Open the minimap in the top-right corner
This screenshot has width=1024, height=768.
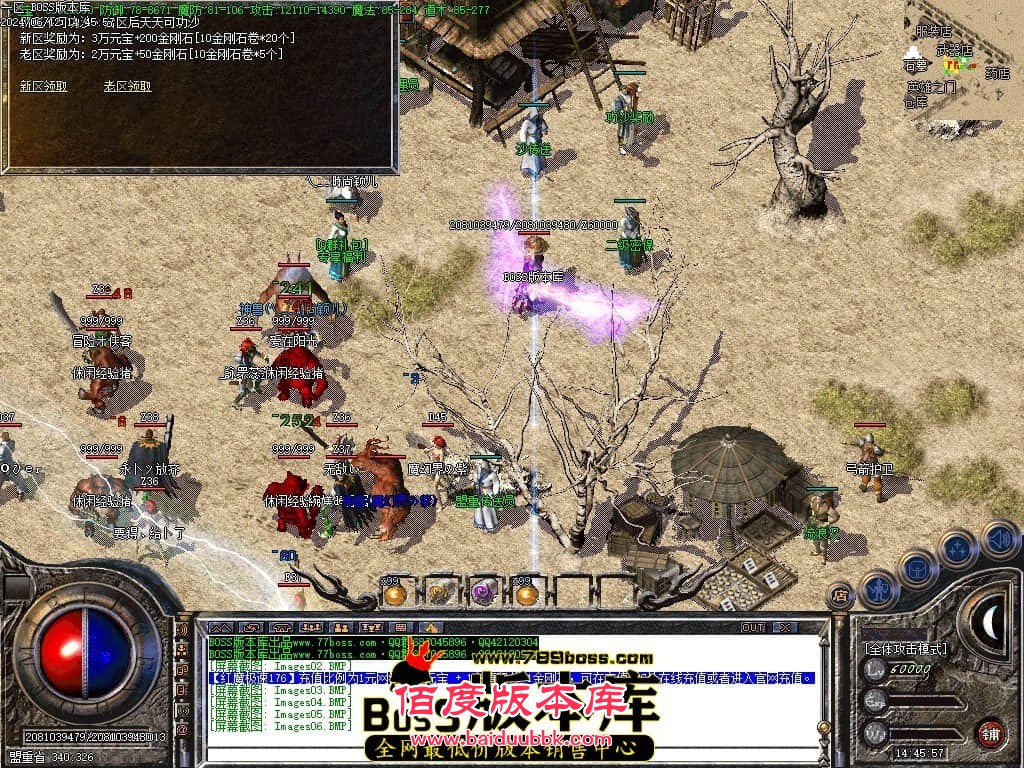(963, 60)
